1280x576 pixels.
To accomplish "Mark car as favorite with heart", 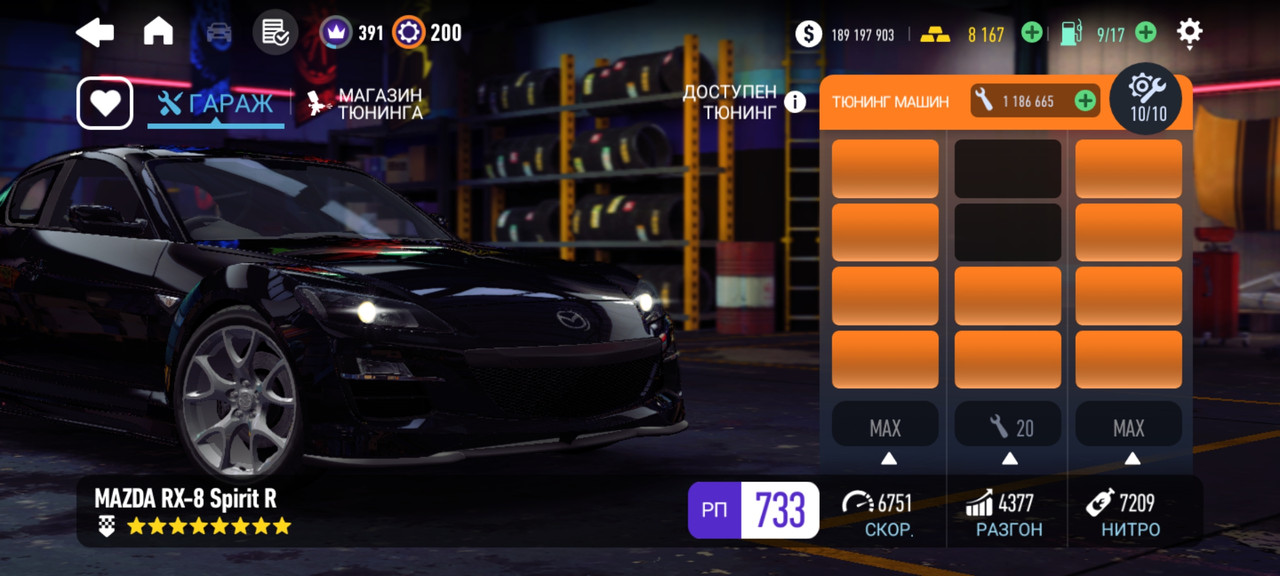I will click(105, 103).
